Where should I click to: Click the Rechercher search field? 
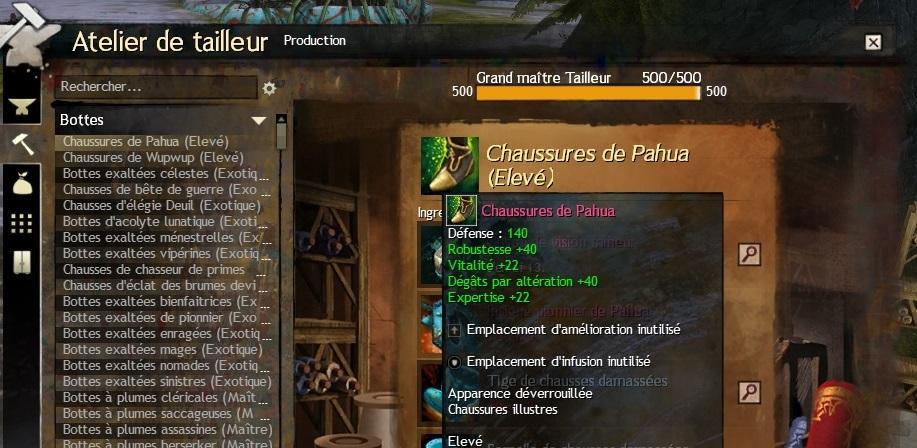[155, 88]
